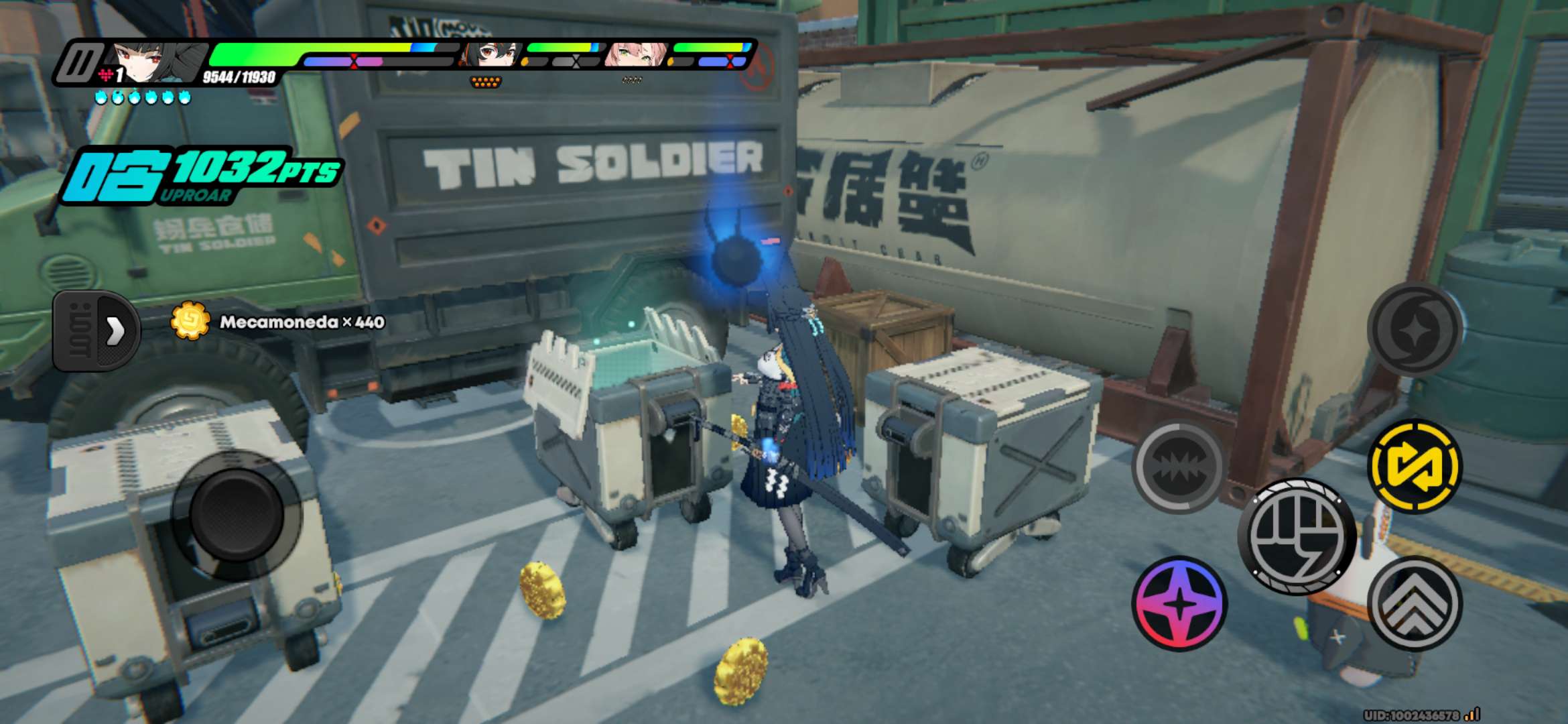Switch to the second teammate portrait
The width and height of the screenshot is (1568, 724).
(493, 55)
